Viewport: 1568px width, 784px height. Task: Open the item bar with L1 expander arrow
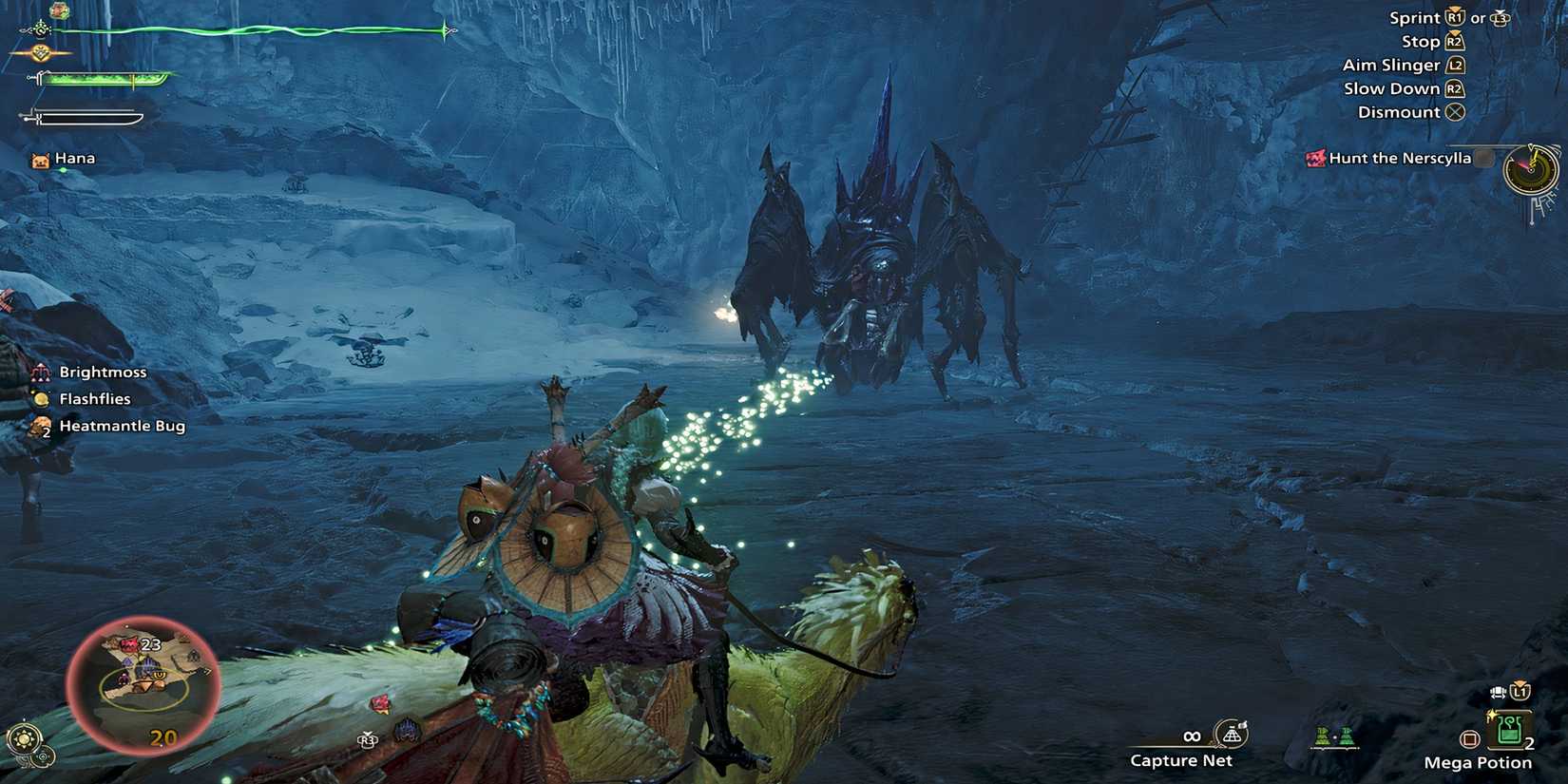click(1520, 692)
